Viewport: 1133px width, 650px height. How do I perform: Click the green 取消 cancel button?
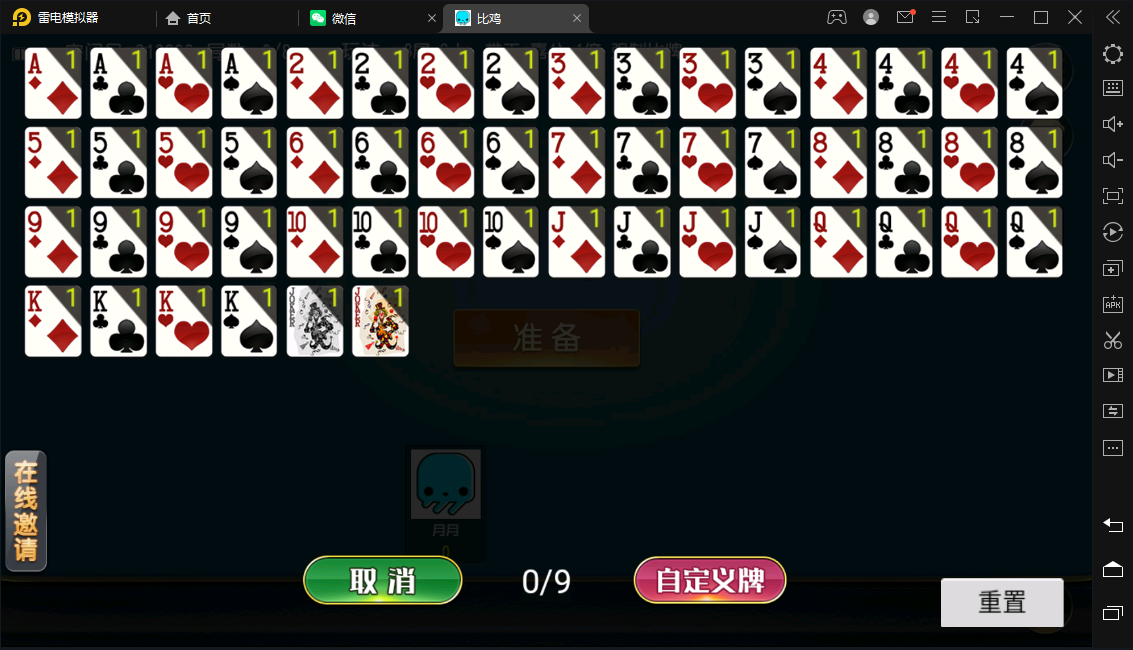[382, 580]
